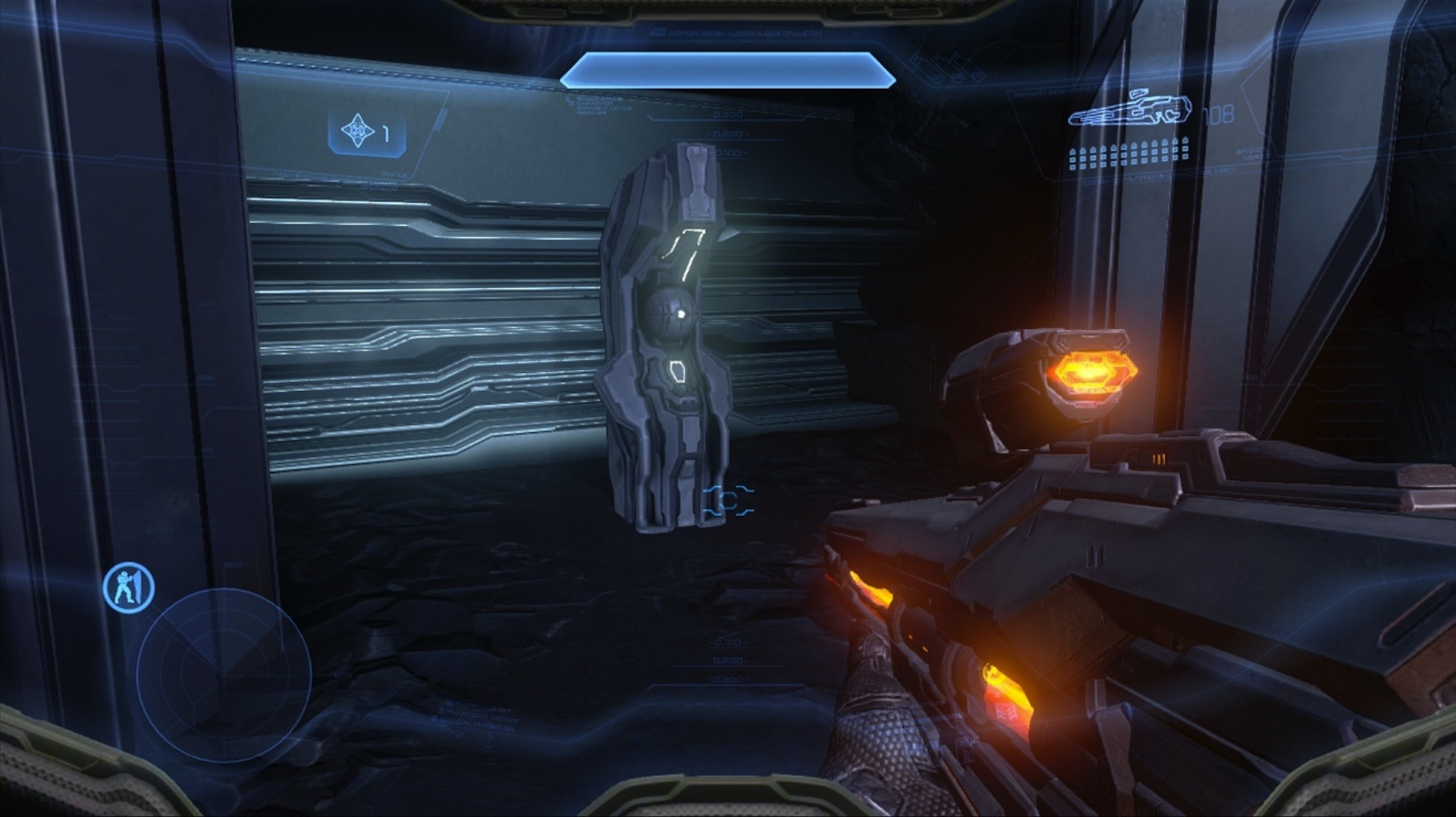Click the 0.100 depth marker link
This screenshot has width=1456, height=817.
click(x=730, y=152)
